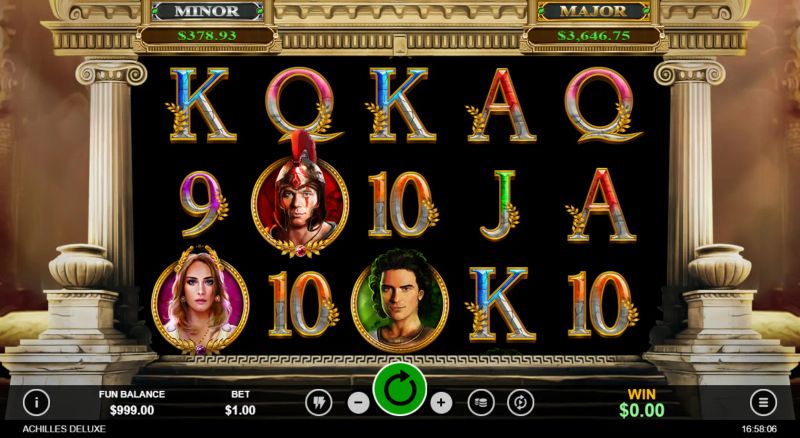
Task: Toggle the turbo spin lightning icon
Action: click(318, 402)
